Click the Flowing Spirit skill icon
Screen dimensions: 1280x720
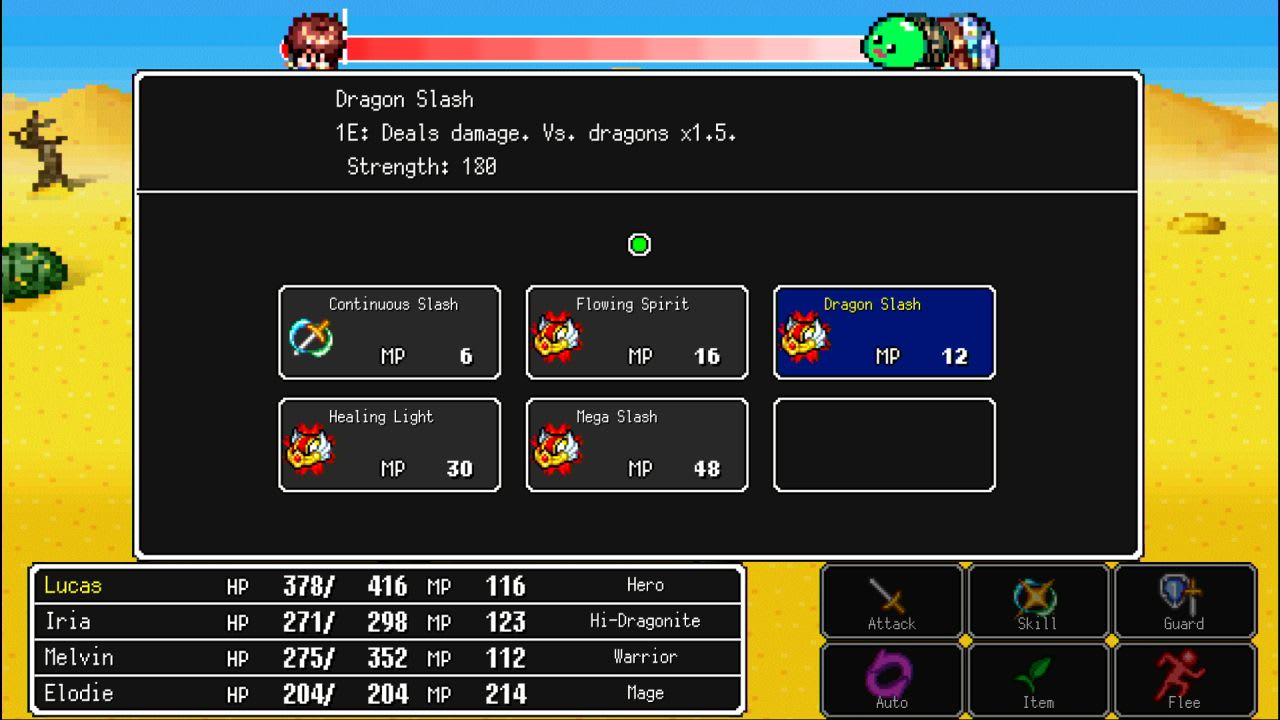point(636,332)
